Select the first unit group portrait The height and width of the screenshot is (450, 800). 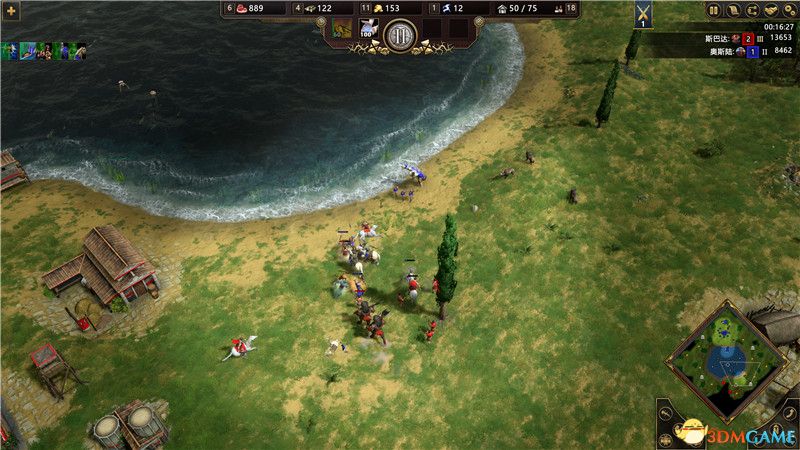11,51
